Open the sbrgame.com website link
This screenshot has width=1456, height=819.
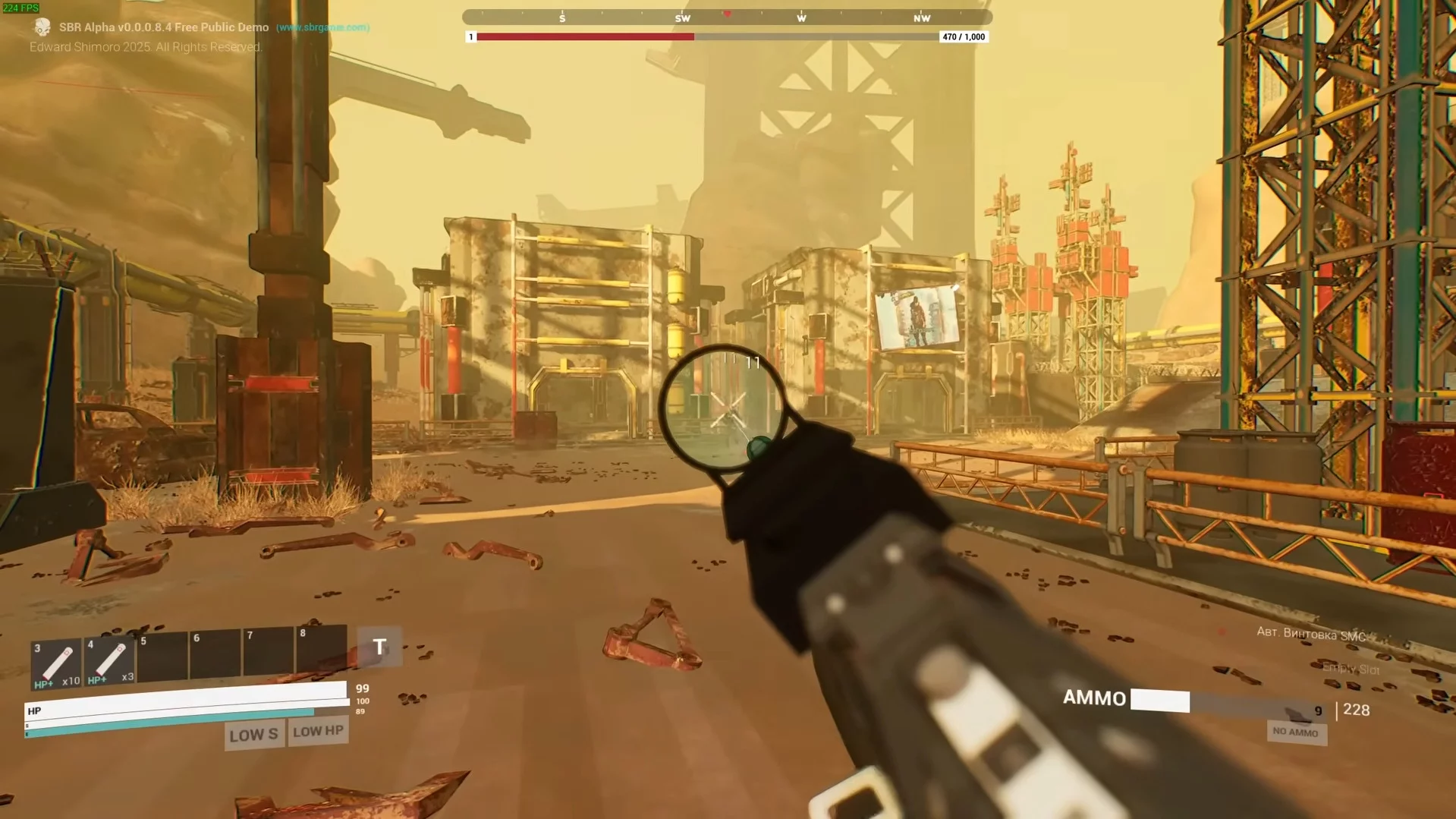coord(322,27)
